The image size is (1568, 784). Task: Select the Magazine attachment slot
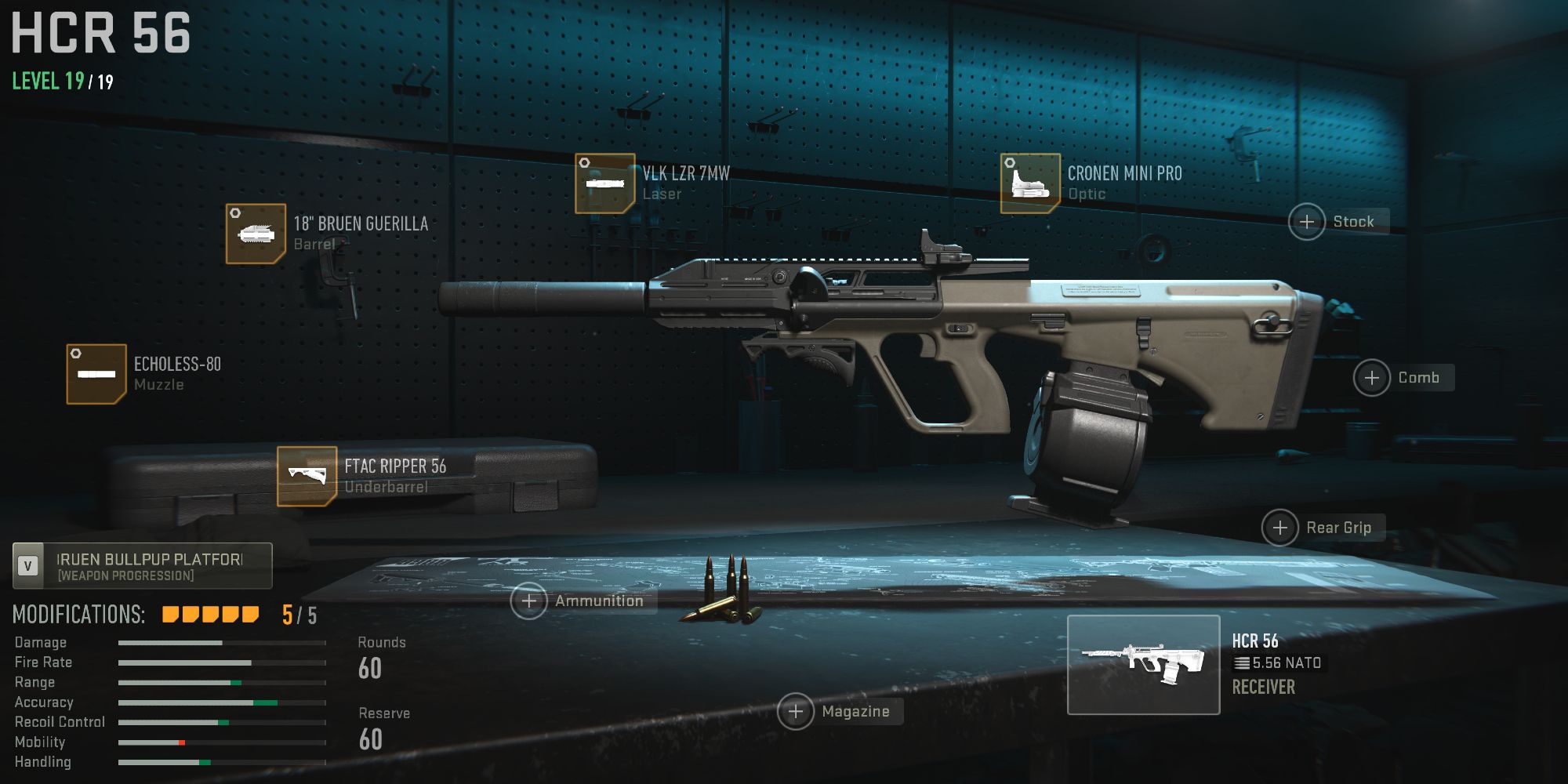tap(797, 712)
